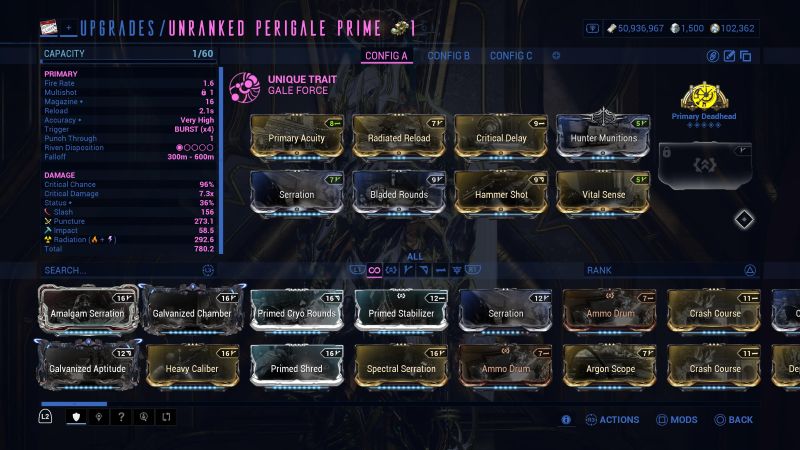Choose the equipped Vital Sense mod
Image resolution: width=800 pixels, height=450 pixels.
pos(603,193)
